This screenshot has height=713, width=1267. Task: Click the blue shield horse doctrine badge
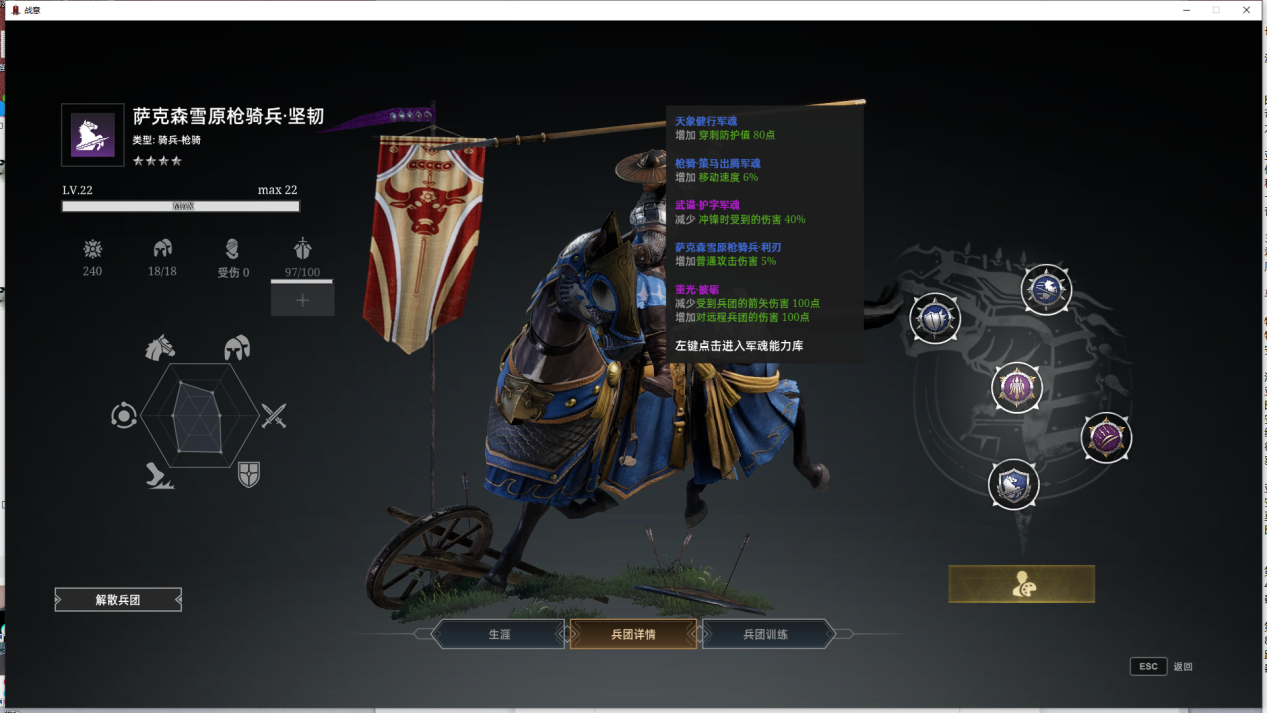coord(1013,485)
